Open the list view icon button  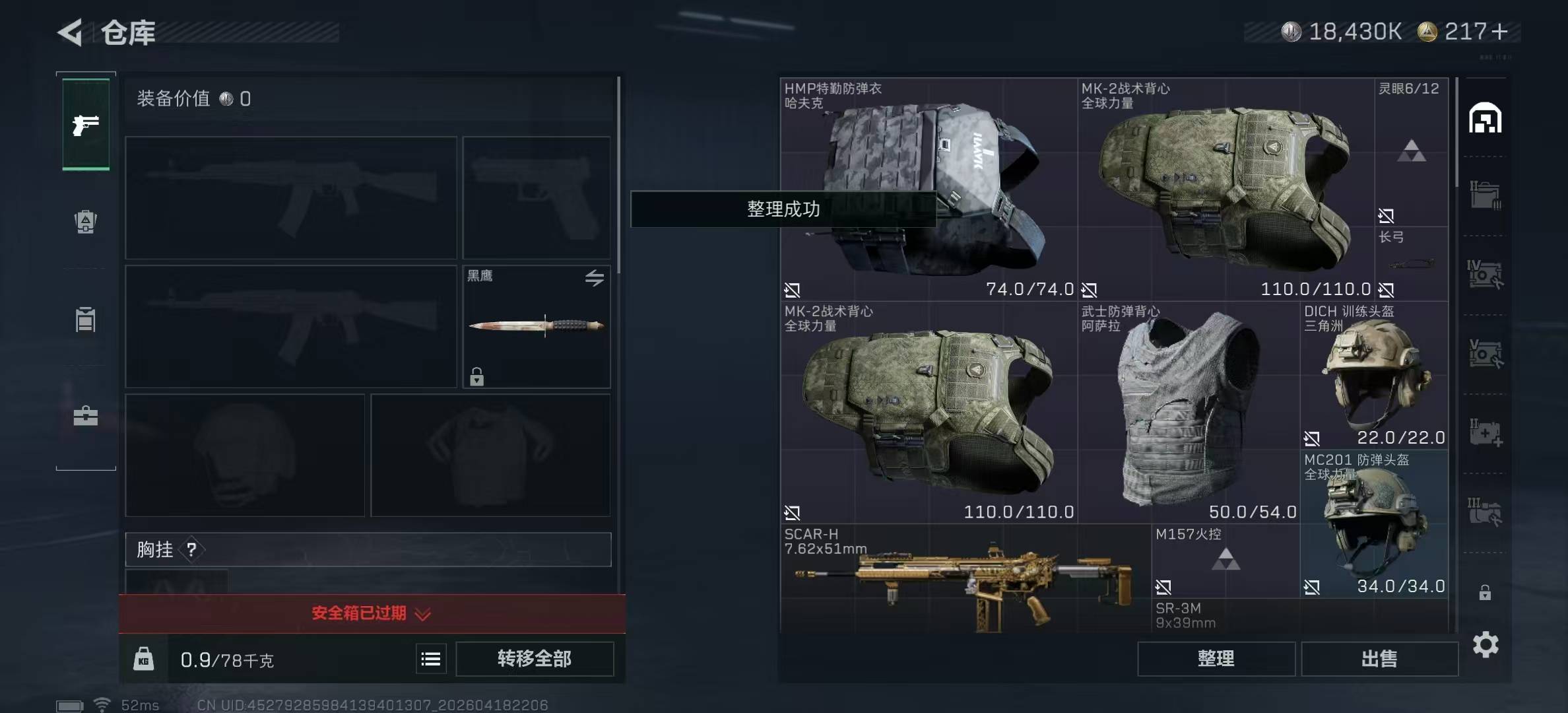point(431,659)
